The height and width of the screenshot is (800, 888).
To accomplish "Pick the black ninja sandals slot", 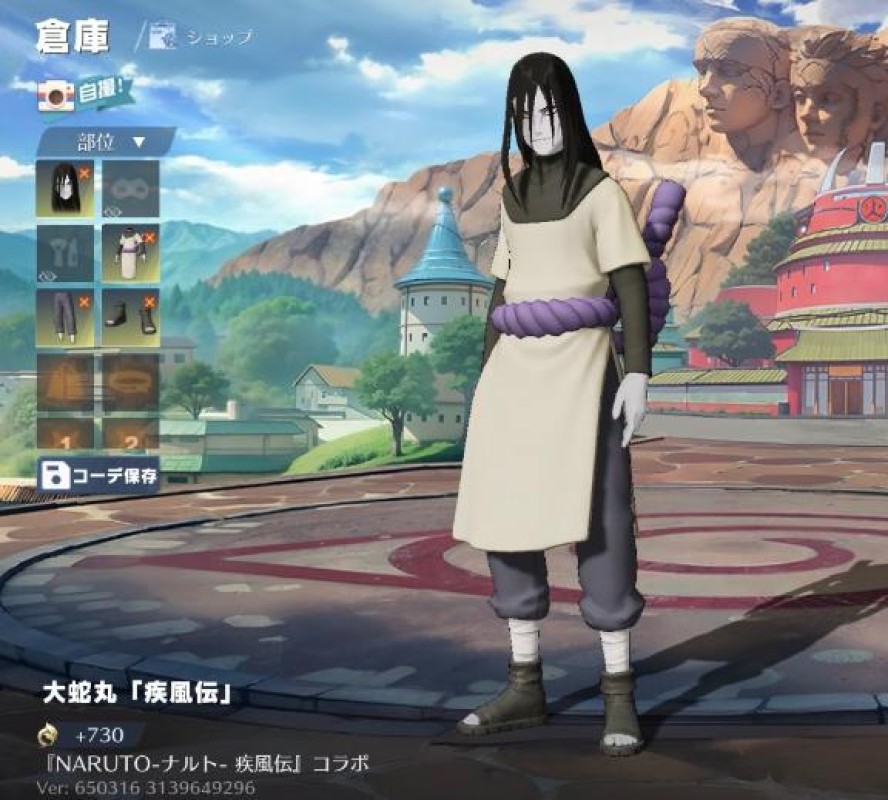I will point(130,318).
